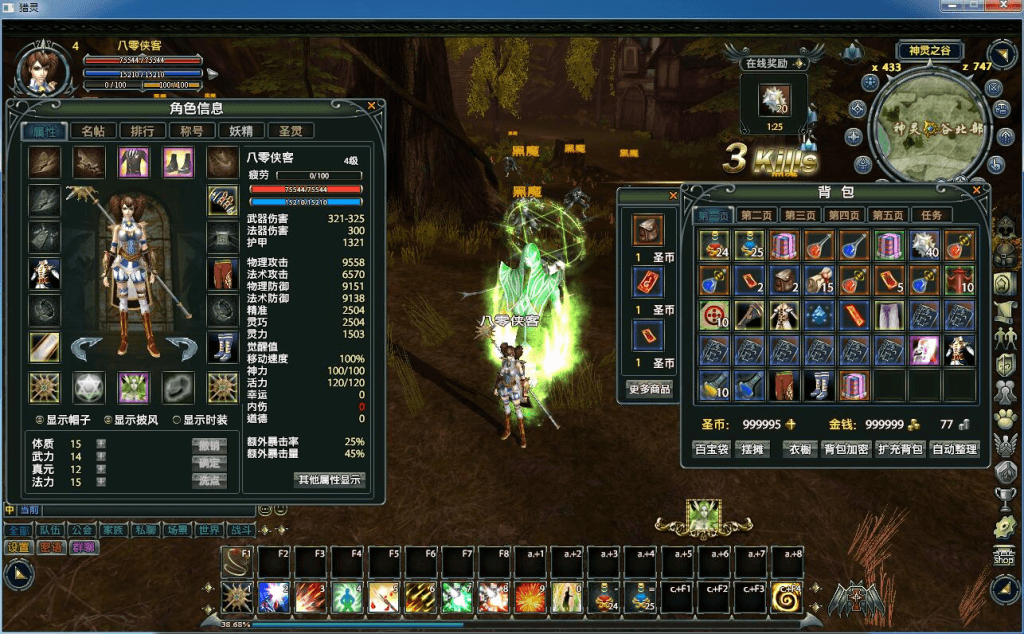Switch to the 名帖 tab

(92, 130)
